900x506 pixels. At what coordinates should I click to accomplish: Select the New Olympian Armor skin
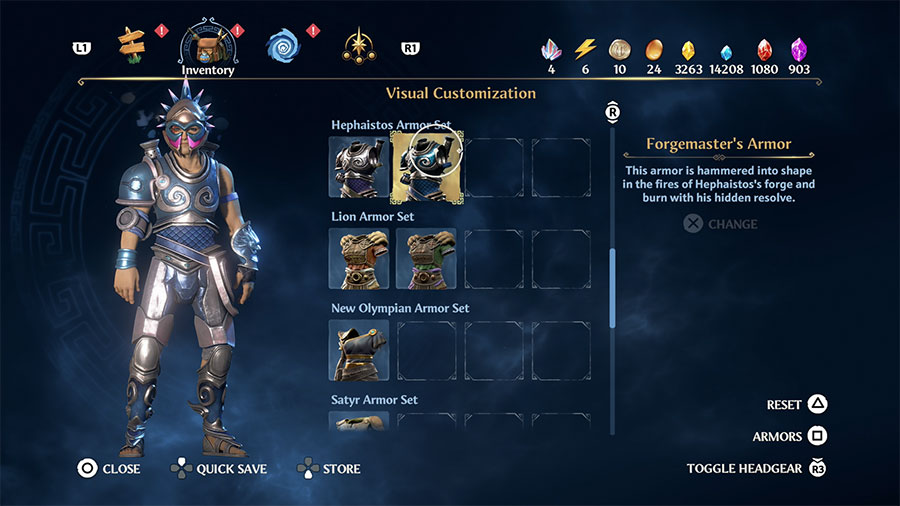(x=359, y=350)
